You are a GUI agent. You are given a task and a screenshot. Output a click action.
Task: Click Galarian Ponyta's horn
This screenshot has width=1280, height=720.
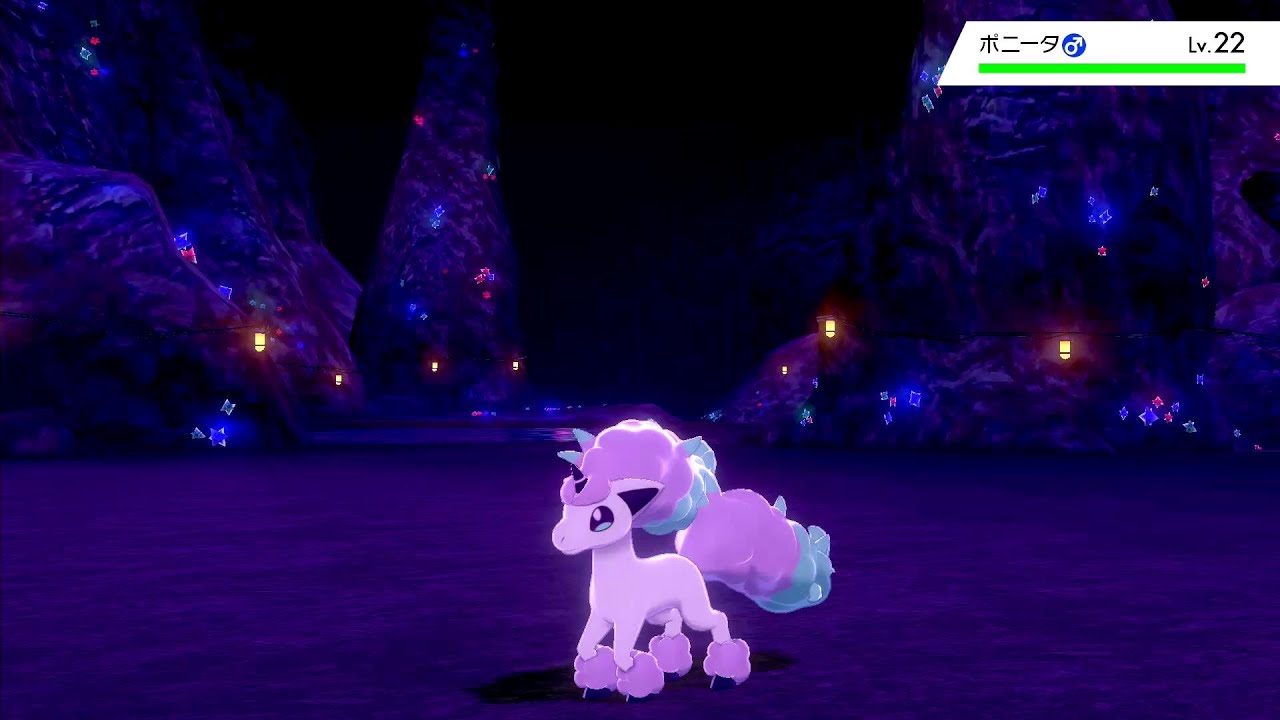pyautogui.click(x=572, y=448)
